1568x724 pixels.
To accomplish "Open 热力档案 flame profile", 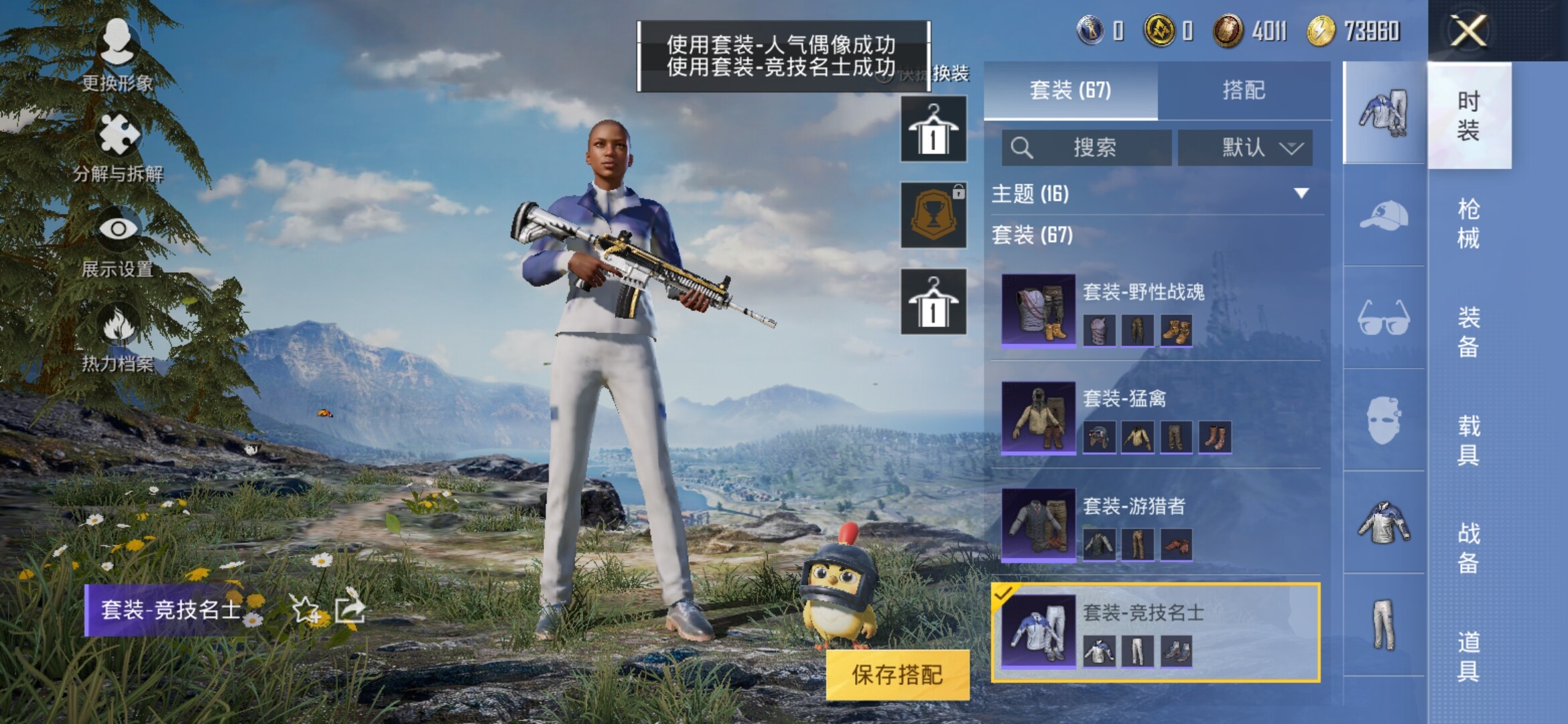I will [118, 337].
